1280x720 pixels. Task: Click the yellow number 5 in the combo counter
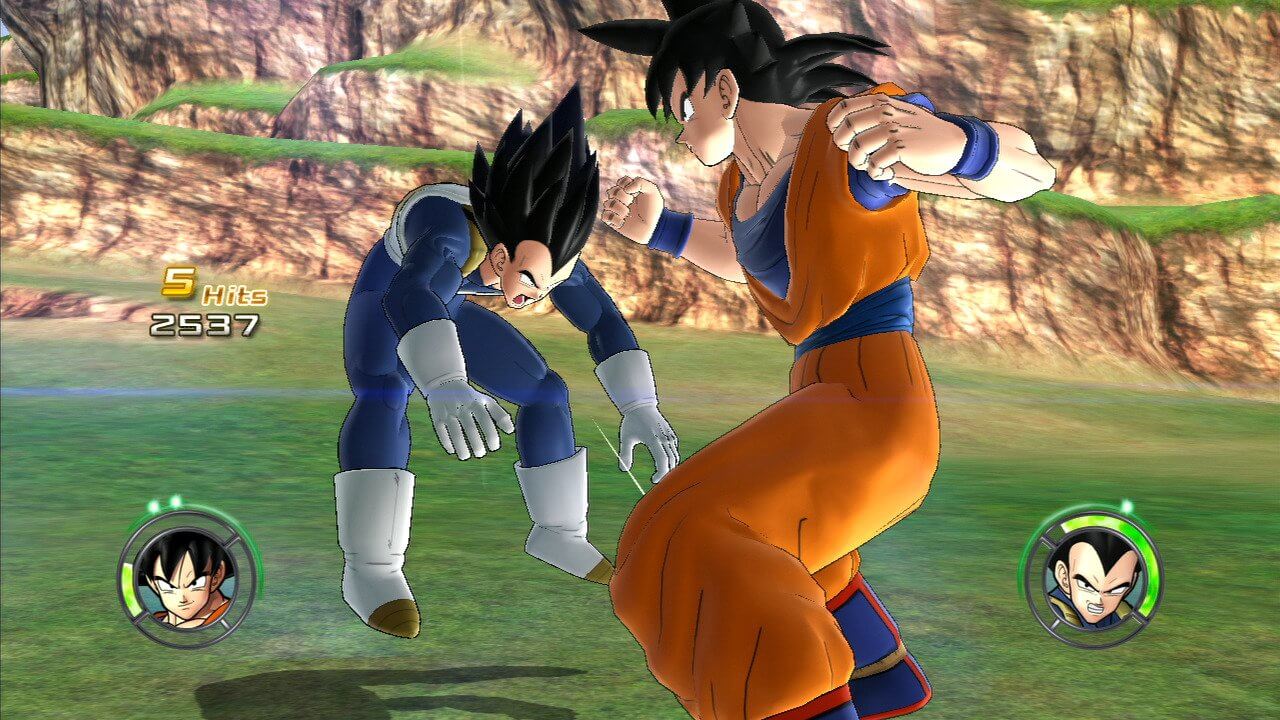pyautogui.click(x=181, y=281)
